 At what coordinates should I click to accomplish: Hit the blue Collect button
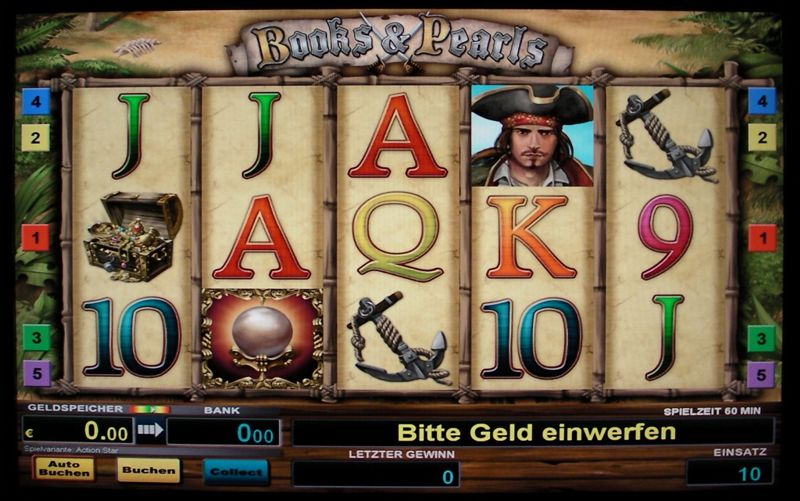[236, 471]
